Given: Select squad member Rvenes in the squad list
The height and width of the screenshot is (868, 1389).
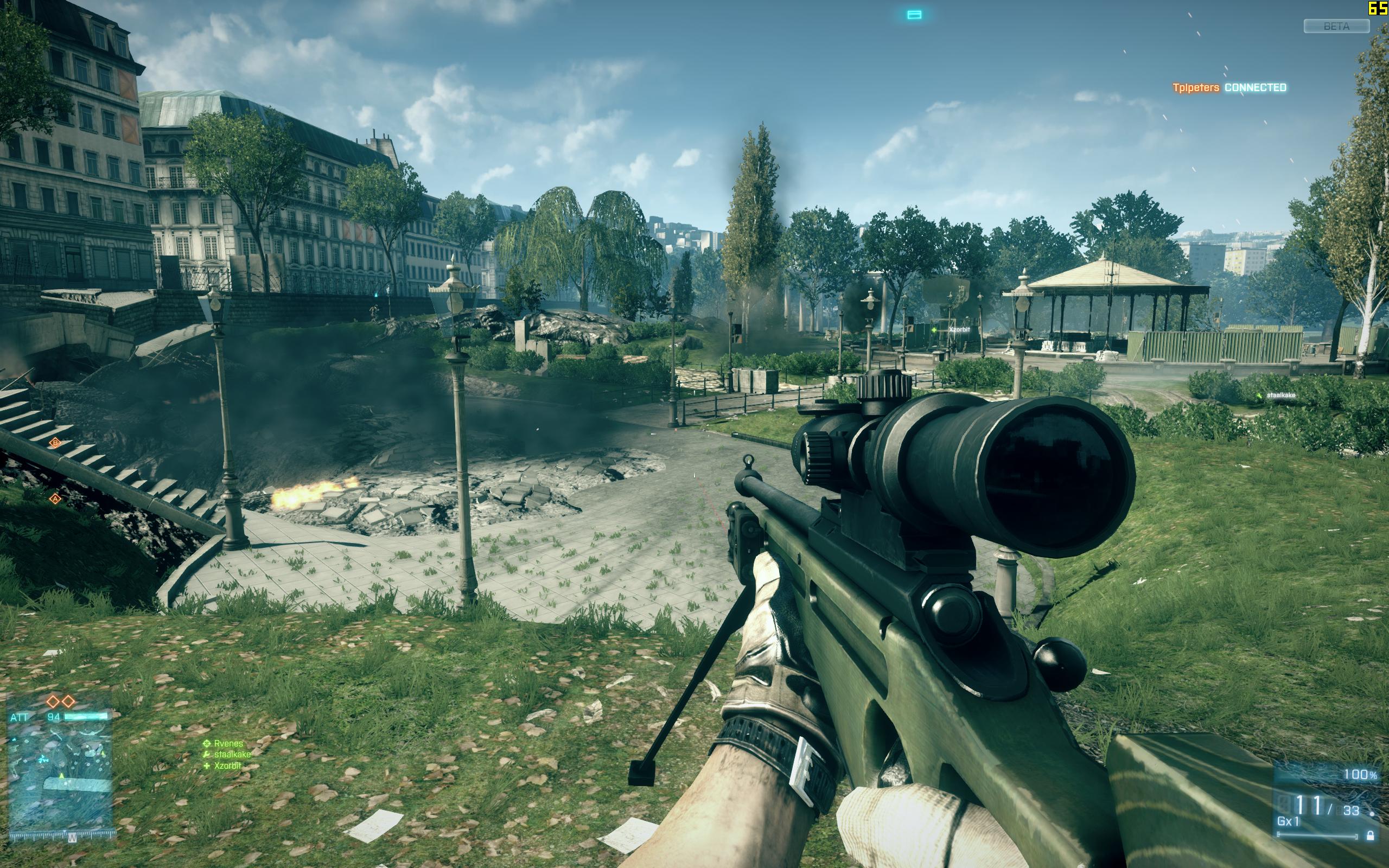Looking at the screenshot, I should click(x=228, y=743).
